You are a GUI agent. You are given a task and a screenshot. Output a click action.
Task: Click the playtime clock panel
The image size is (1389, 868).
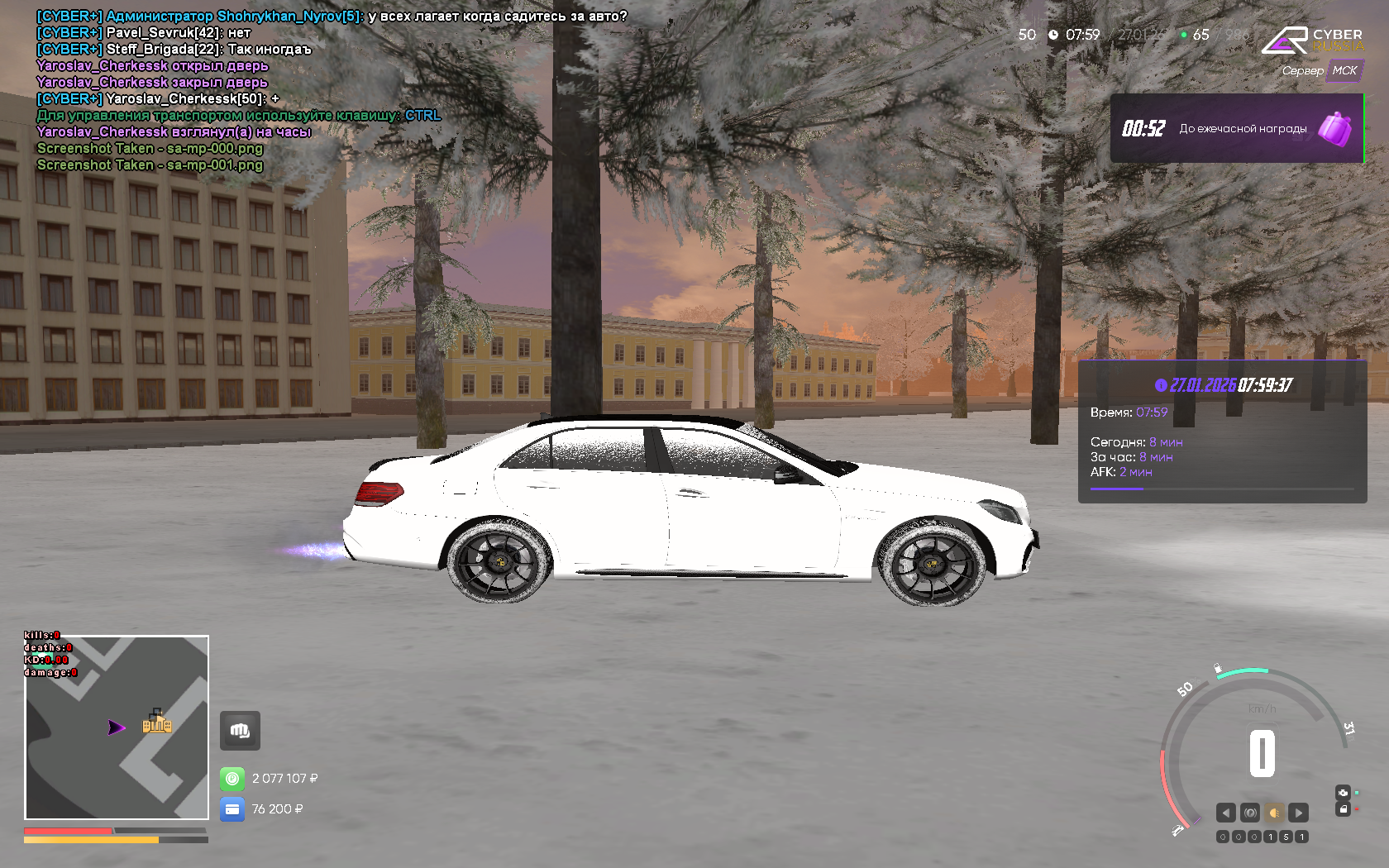1222,431
